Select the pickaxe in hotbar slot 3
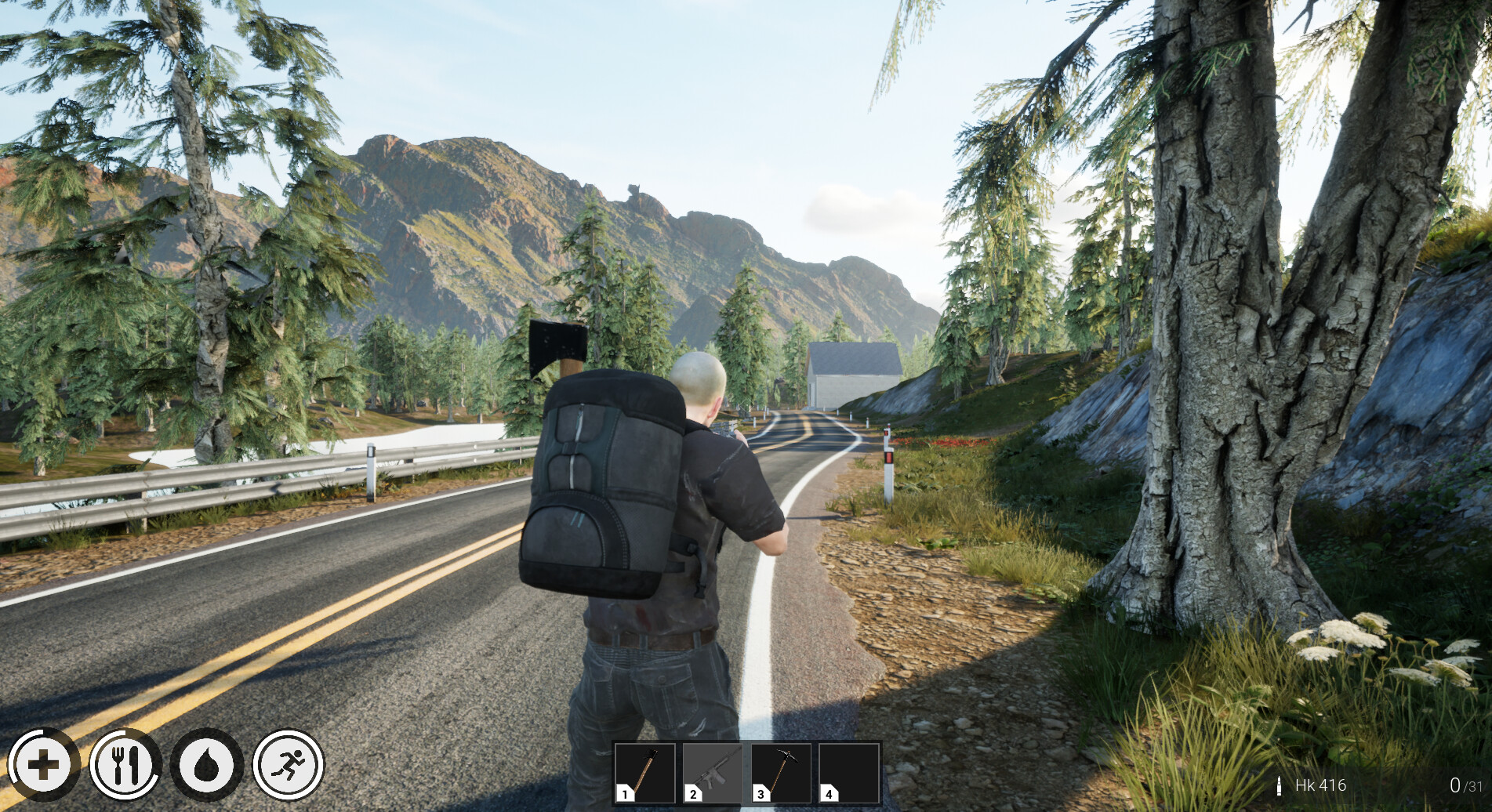Viewport: 1492px width, 812px height. pos(782,772)
